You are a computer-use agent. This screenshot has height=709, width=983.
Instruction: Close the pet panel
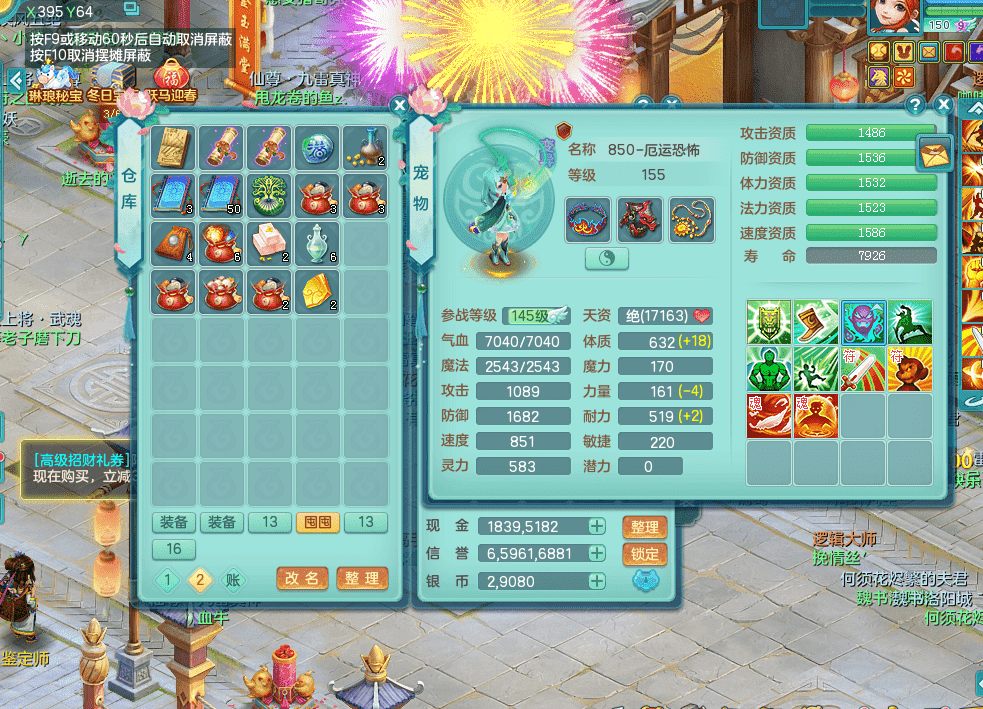pos(943,104)
